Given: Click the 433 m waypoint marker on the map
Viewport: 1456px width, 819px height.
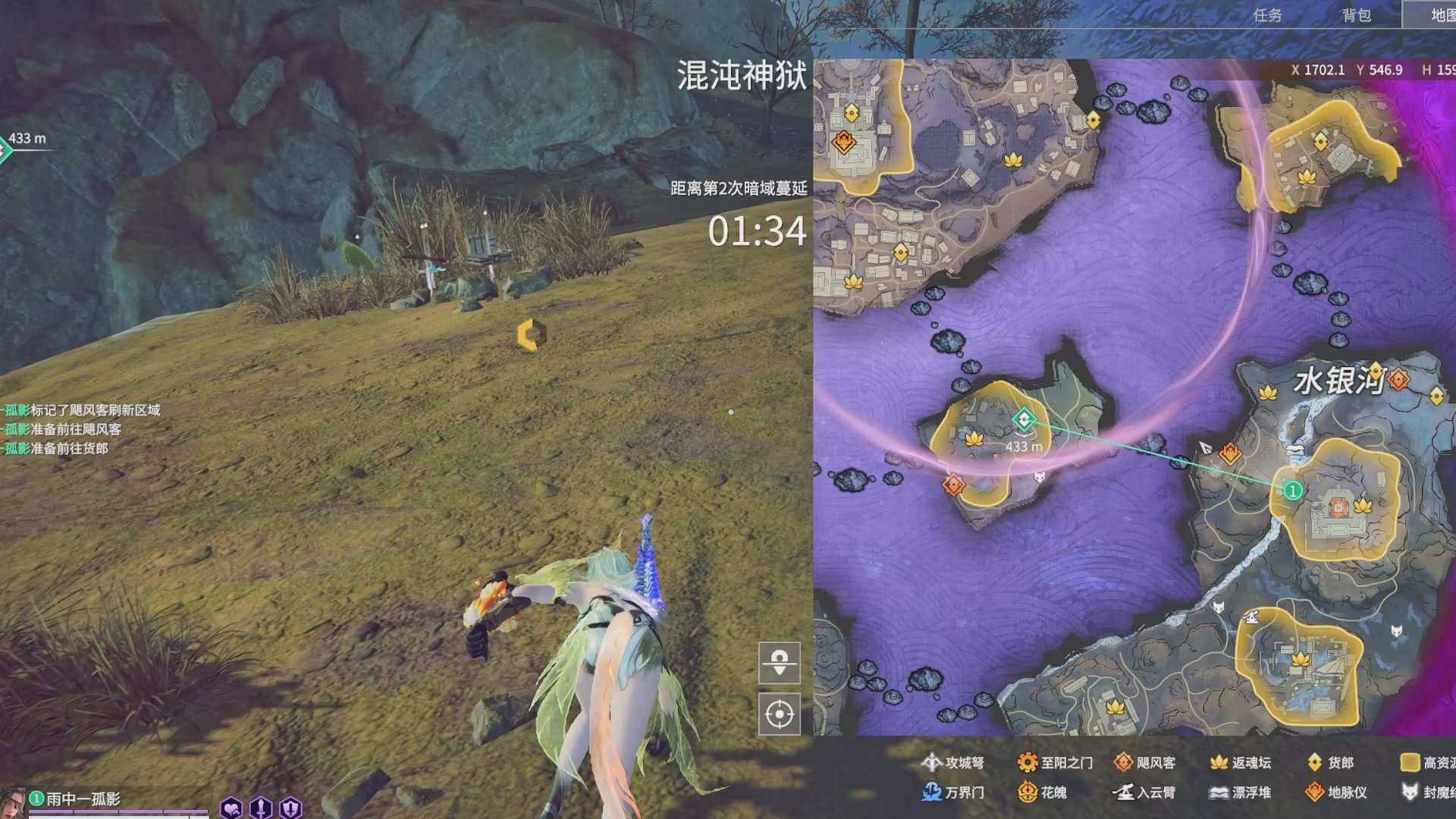Looking at the screenshot, I should [x=1024, y=421].
